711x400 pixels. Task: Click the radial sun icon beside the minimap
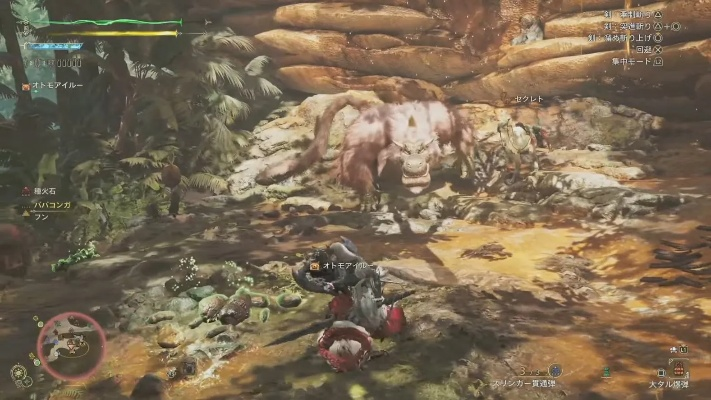click(x=19, y=374)
